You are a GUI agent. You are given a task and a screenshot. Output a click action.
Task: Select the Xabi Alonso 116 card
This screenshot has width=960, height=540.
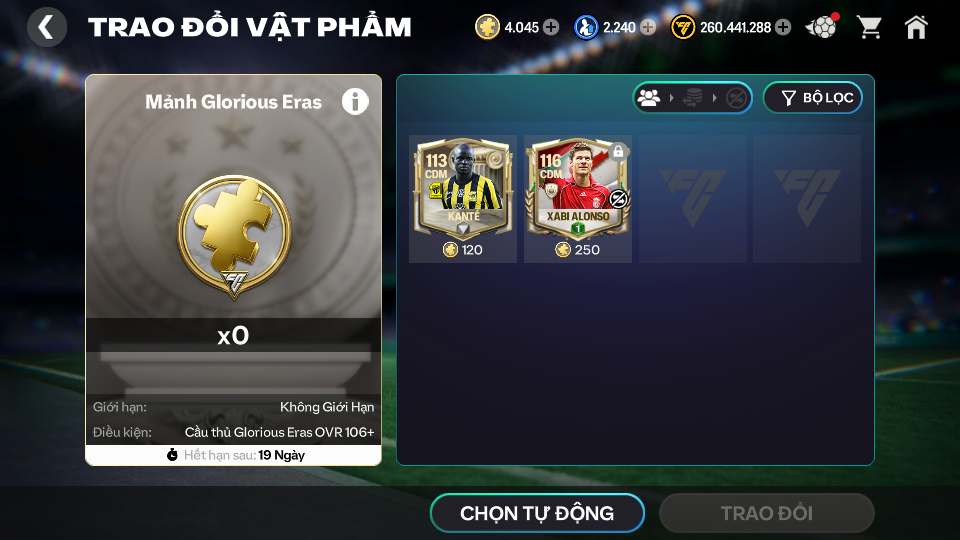[x=578, y=198]
